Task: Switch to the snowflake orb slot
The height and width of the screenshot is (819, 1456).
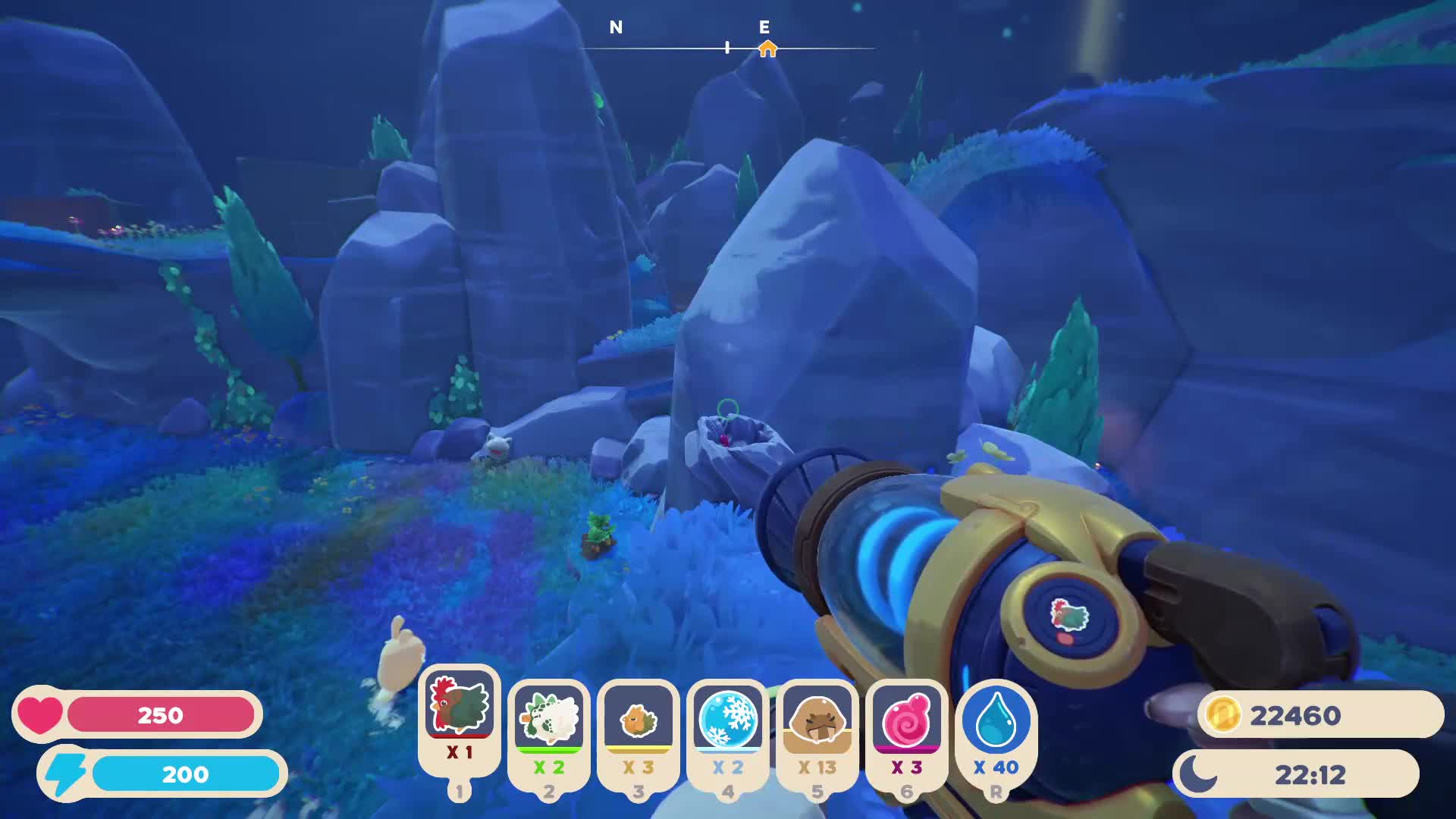Action: pos(727,719)
